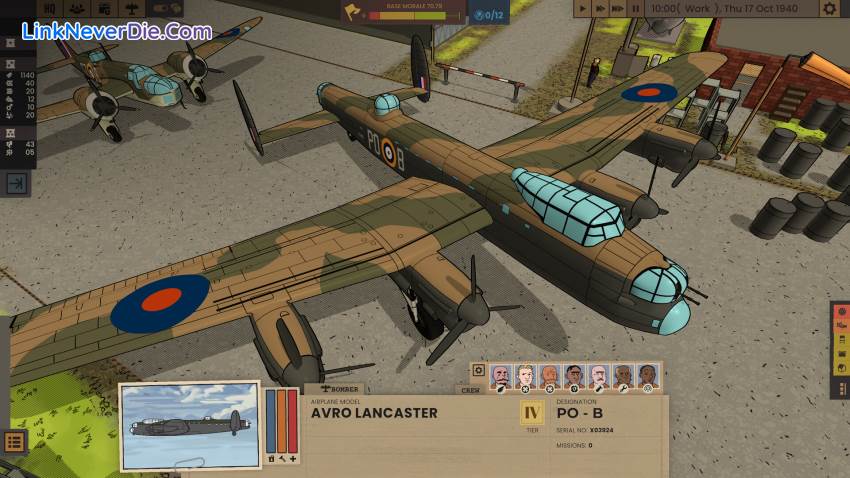The image size is (850, 478).
Task: Open the airplane tab in top toolbar
Action: 133,9
